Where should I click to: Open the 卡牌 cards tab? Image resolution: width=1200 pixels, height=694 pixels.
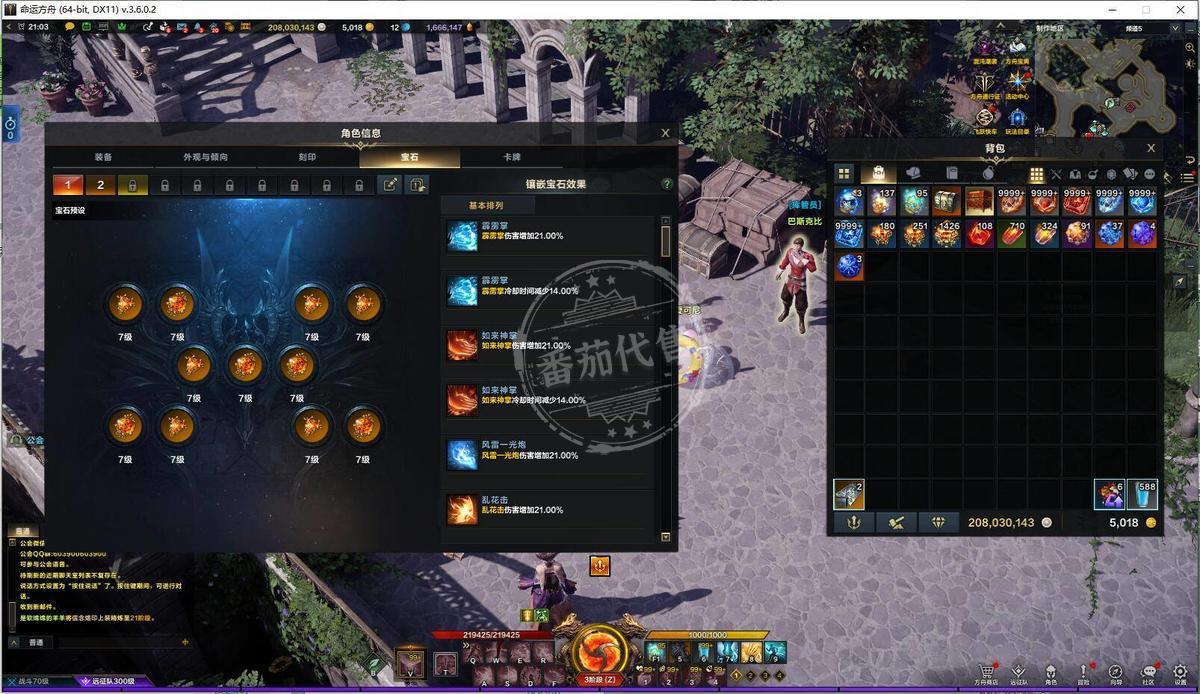(511, 157)
